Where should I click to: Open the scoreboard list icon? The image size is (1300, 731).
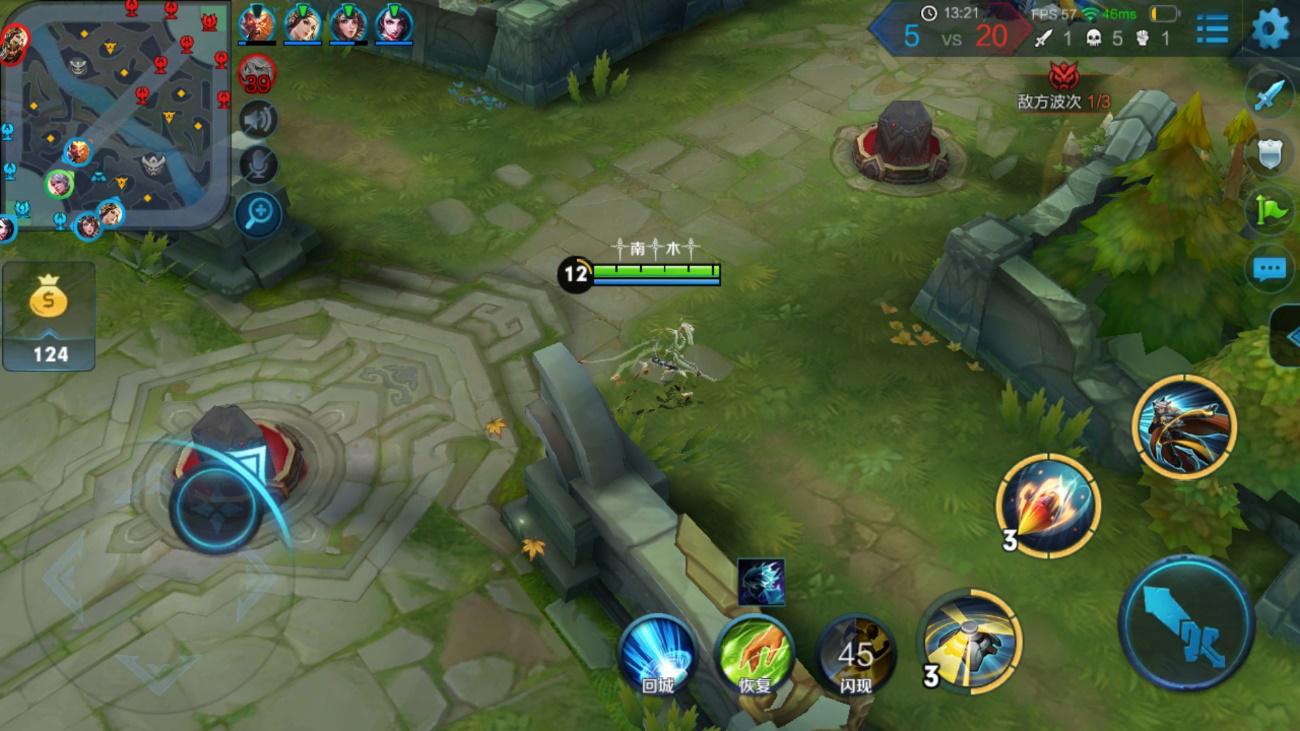[x=1212, y=28]
